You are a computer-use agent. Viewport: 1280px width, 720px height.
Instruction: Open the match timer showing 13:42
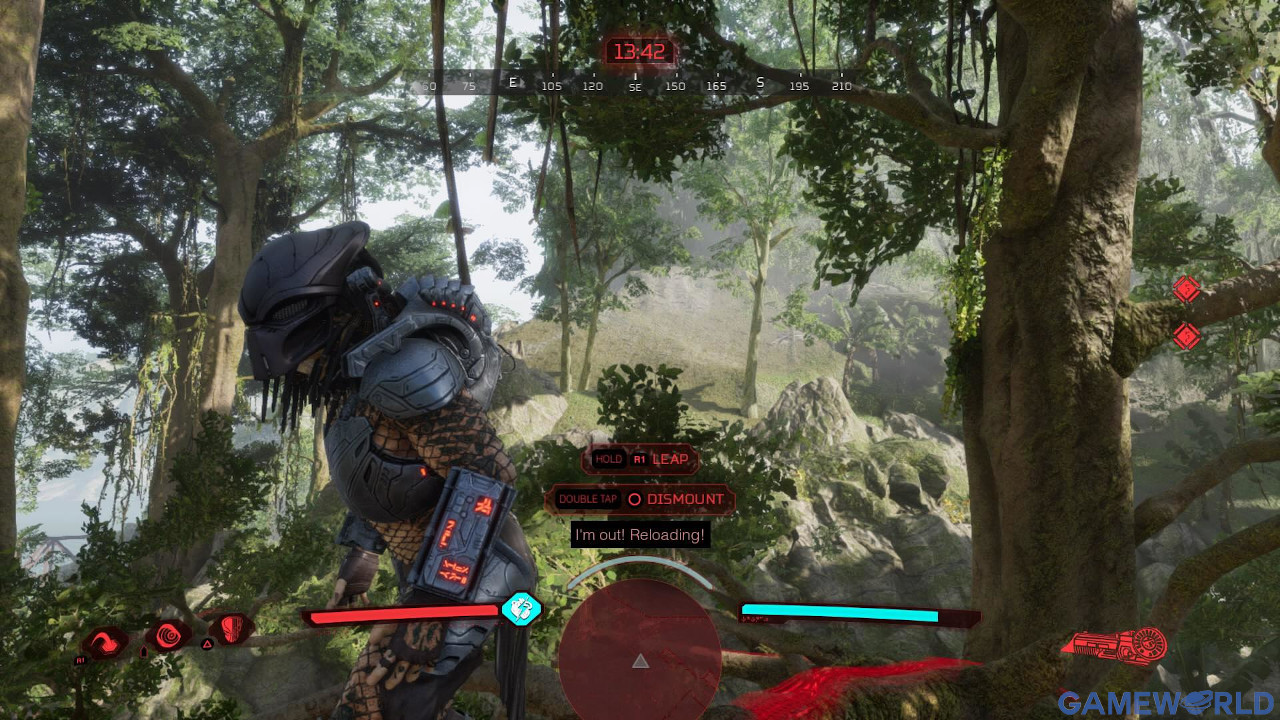tap(639, 52)
